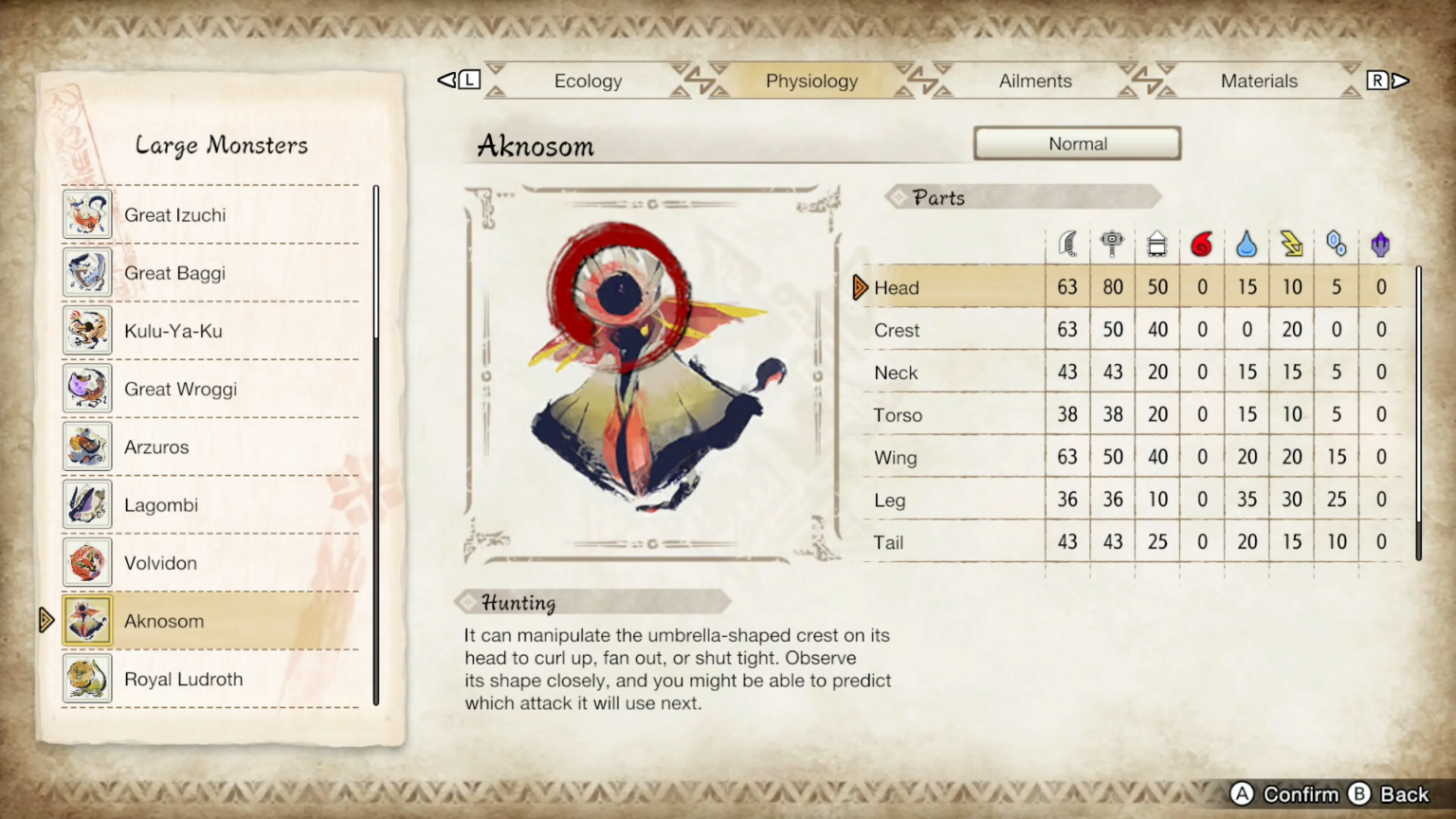Open the Normal state selector
Image resolution: width=1456 pixels, height=819 pixels.
(x=1077, y=143)
